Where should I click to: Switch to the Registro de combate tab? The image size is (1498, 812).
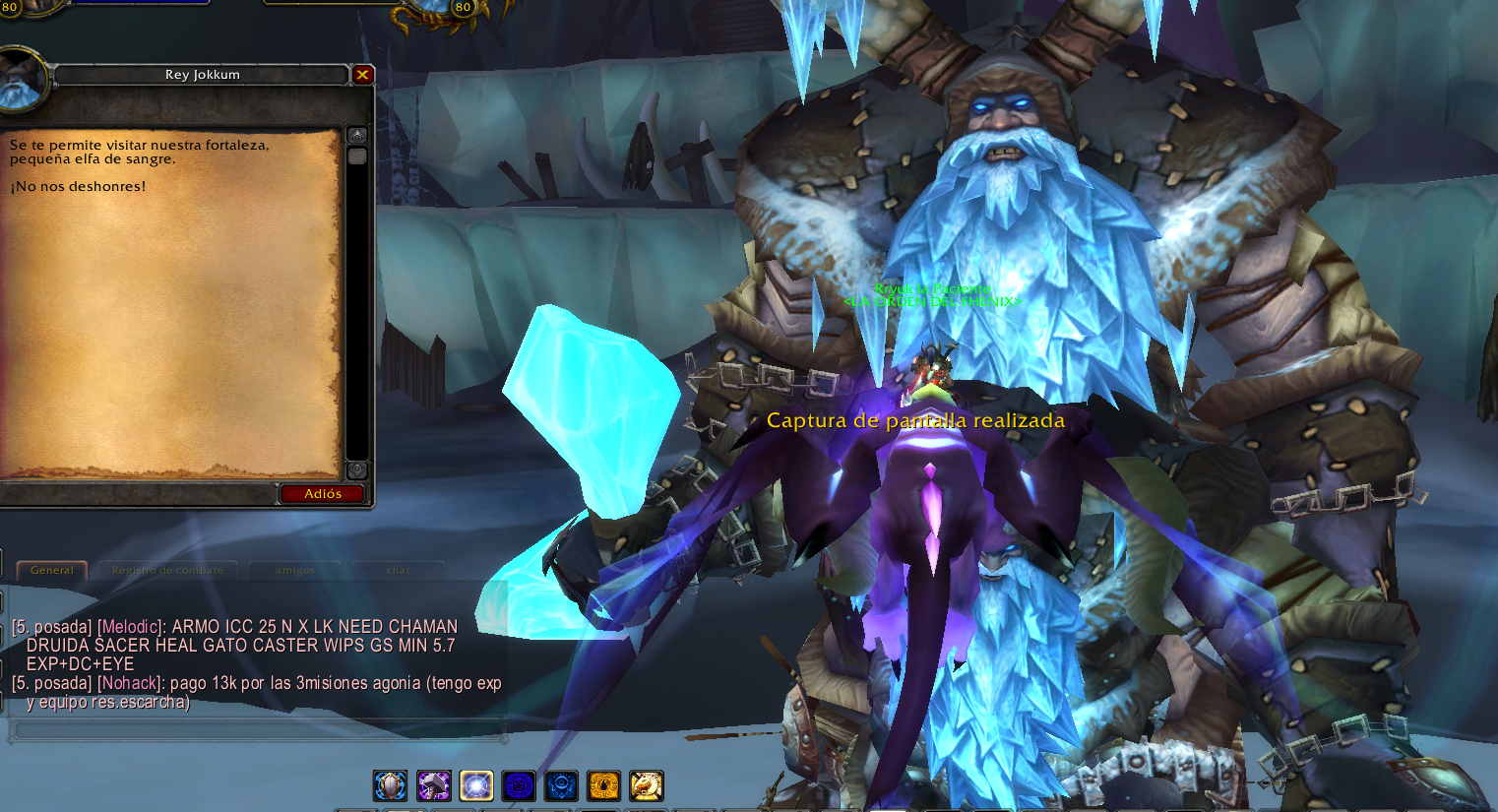pyautogui.click(x=167, y=570)
